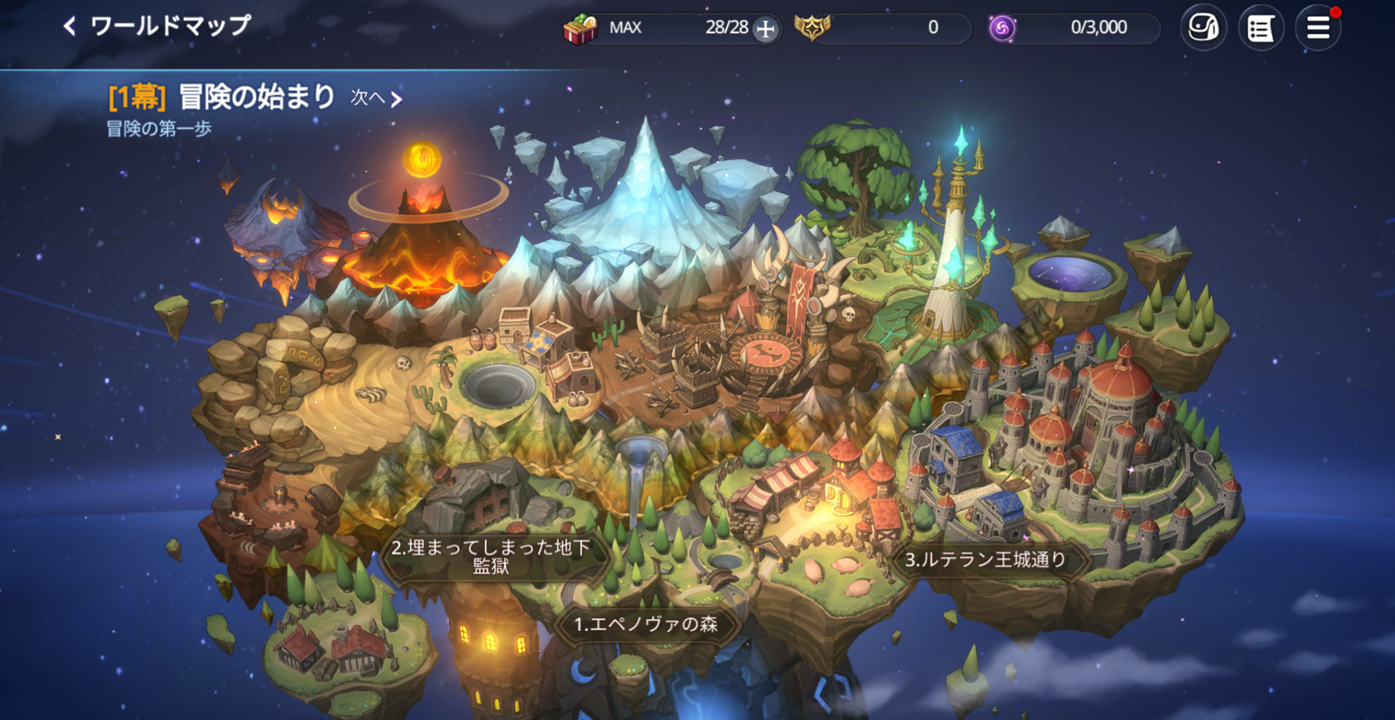The width and height of the screenshot is (1395, 720).
Task: Go back from the ワールドマップ screen
Action: [70, 27]
